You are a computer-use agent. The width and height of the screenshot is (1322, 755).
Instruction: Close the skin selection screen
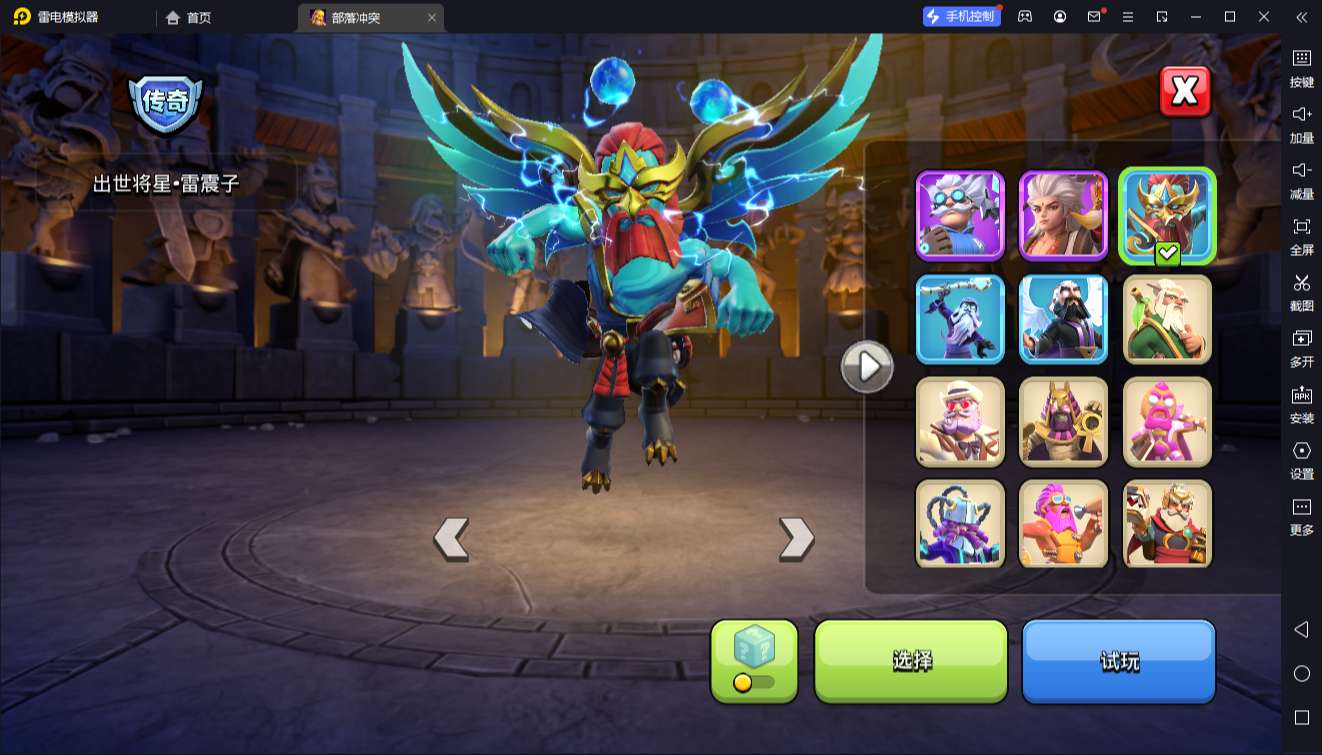(x=1185, y=92)
